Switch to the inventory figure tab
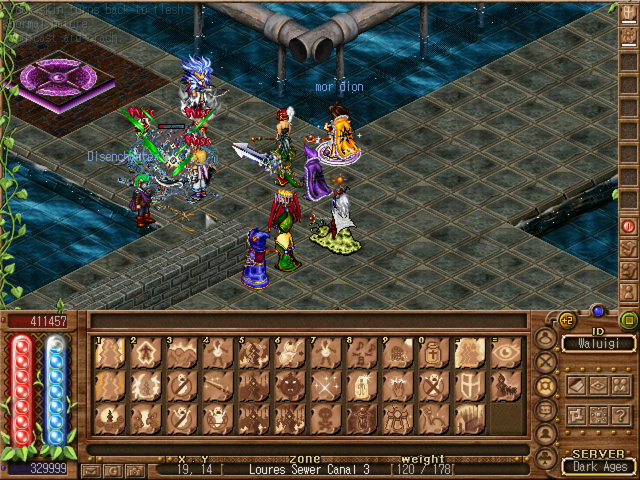Image resolution: width=640 pixels, height=480 pixels. click(546, 337)
